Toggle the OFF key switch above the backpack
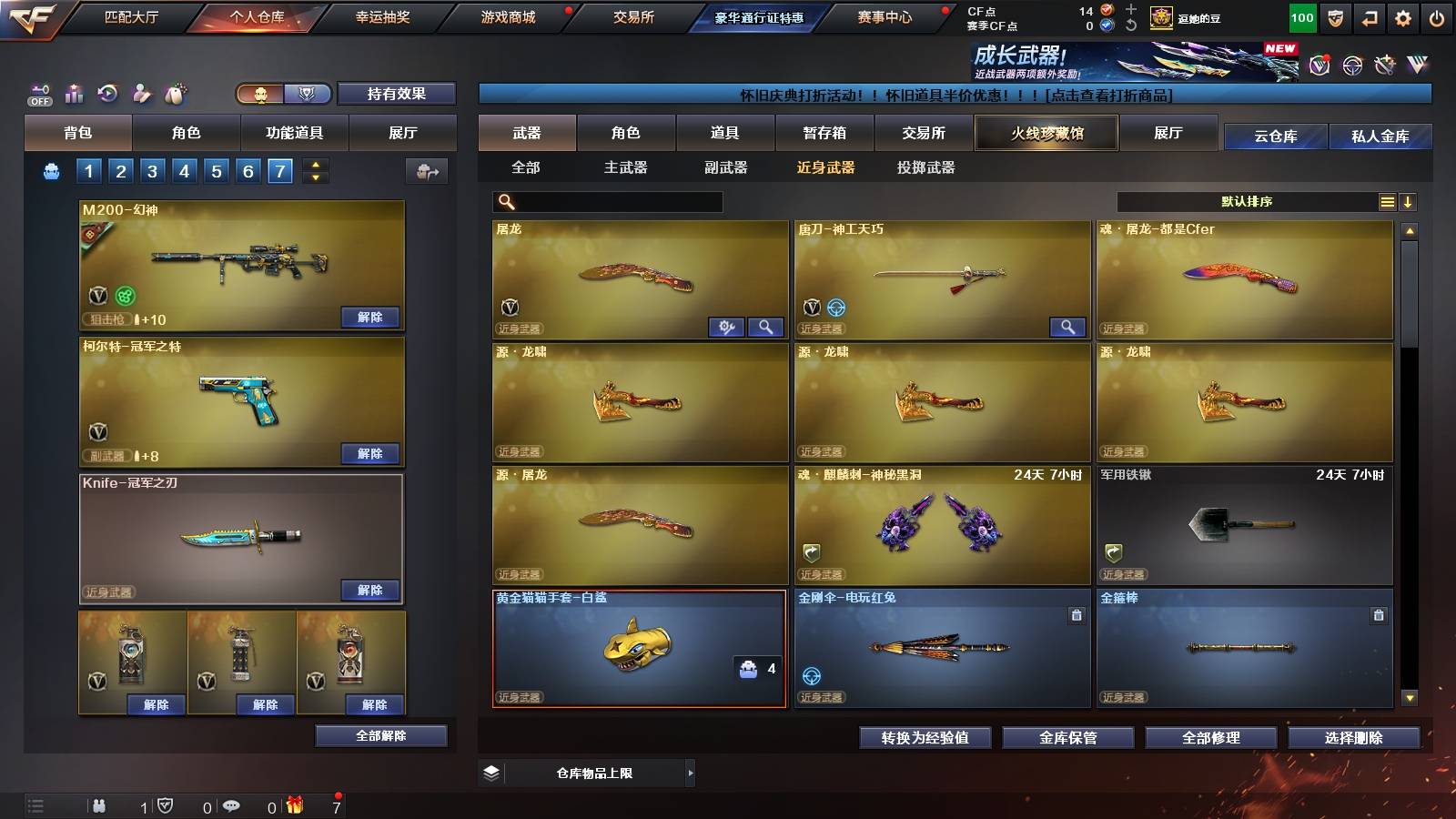Viewport: 1456px width, 819px height. pyautogui.click(x=38, y=95)
